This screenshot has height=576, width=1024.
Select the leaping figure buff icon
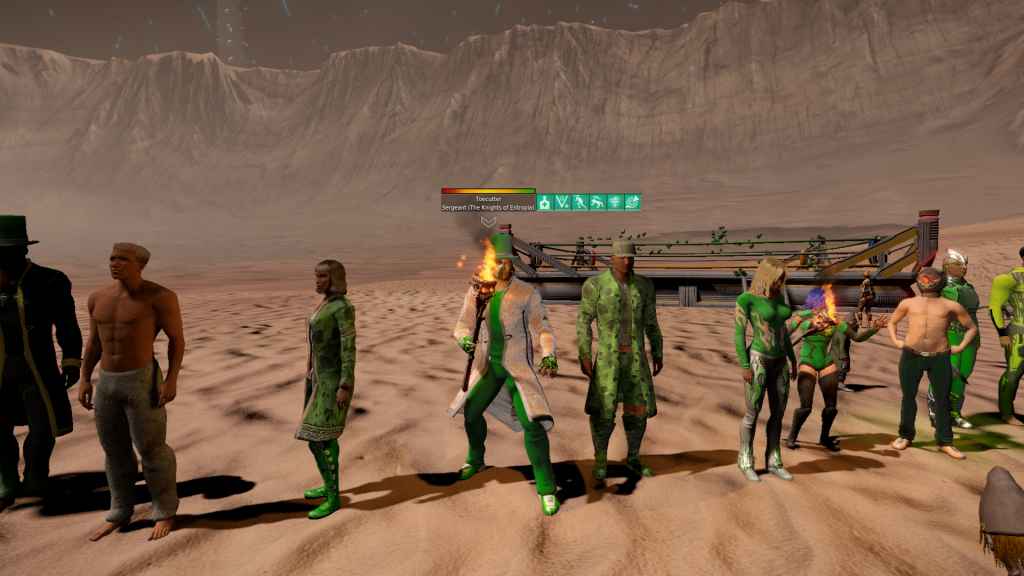point(597,202)
